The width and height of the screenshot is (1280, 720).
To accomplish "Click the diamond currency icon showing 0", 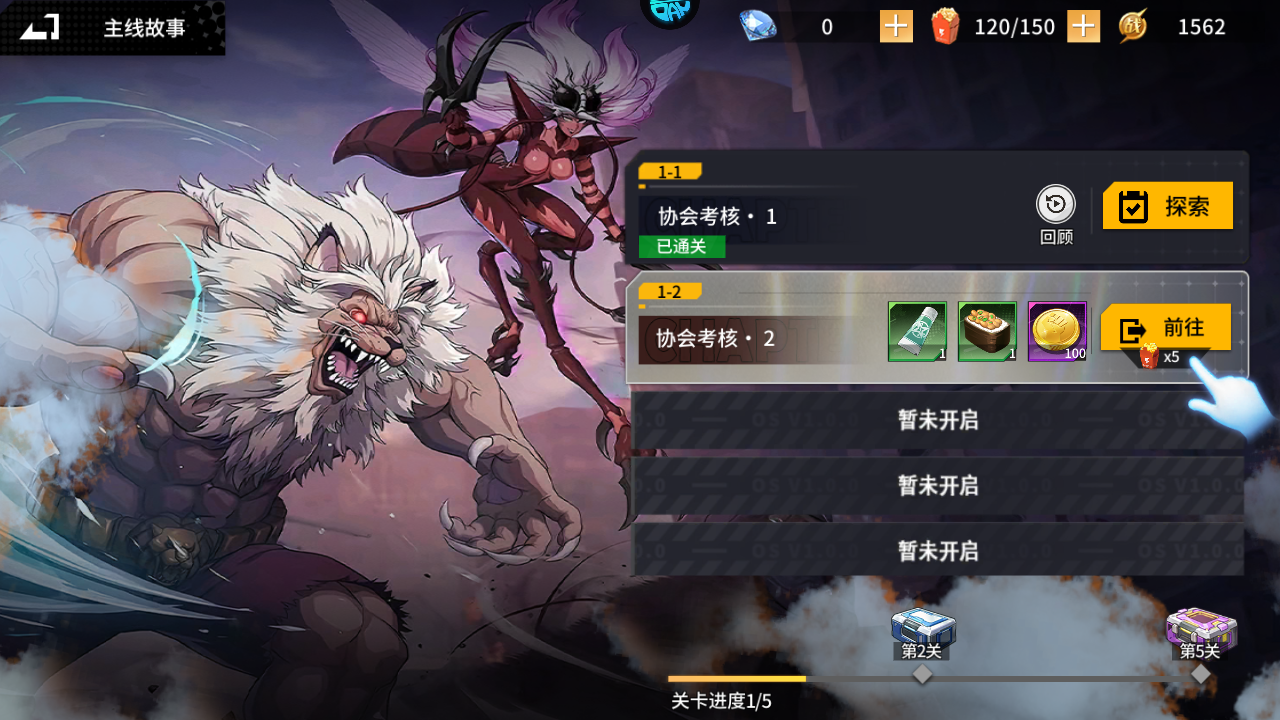I will coord(757,26).
